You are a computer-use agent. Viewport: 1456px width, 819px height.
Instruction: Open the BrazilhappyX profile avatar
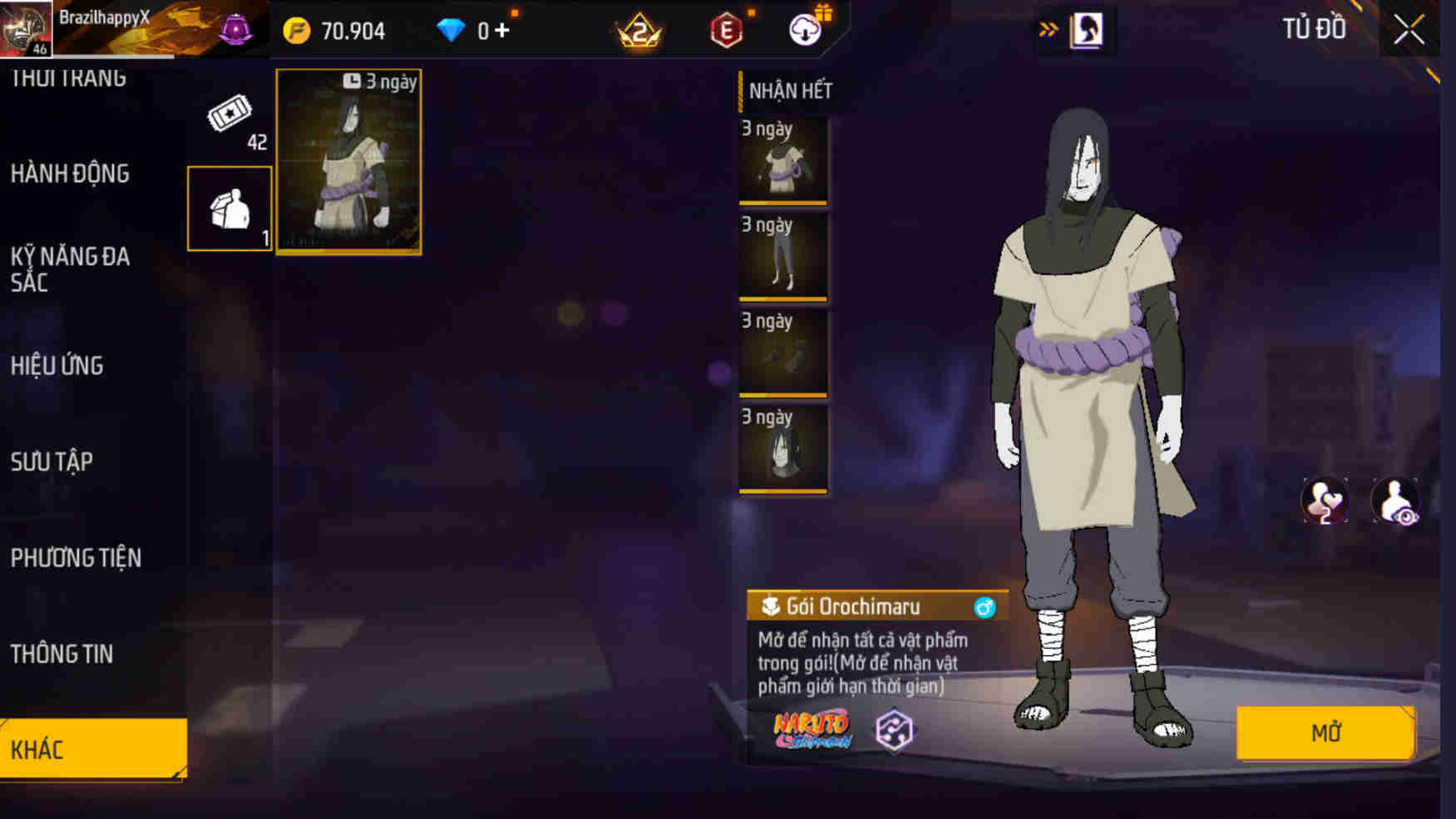coord(27,29)
